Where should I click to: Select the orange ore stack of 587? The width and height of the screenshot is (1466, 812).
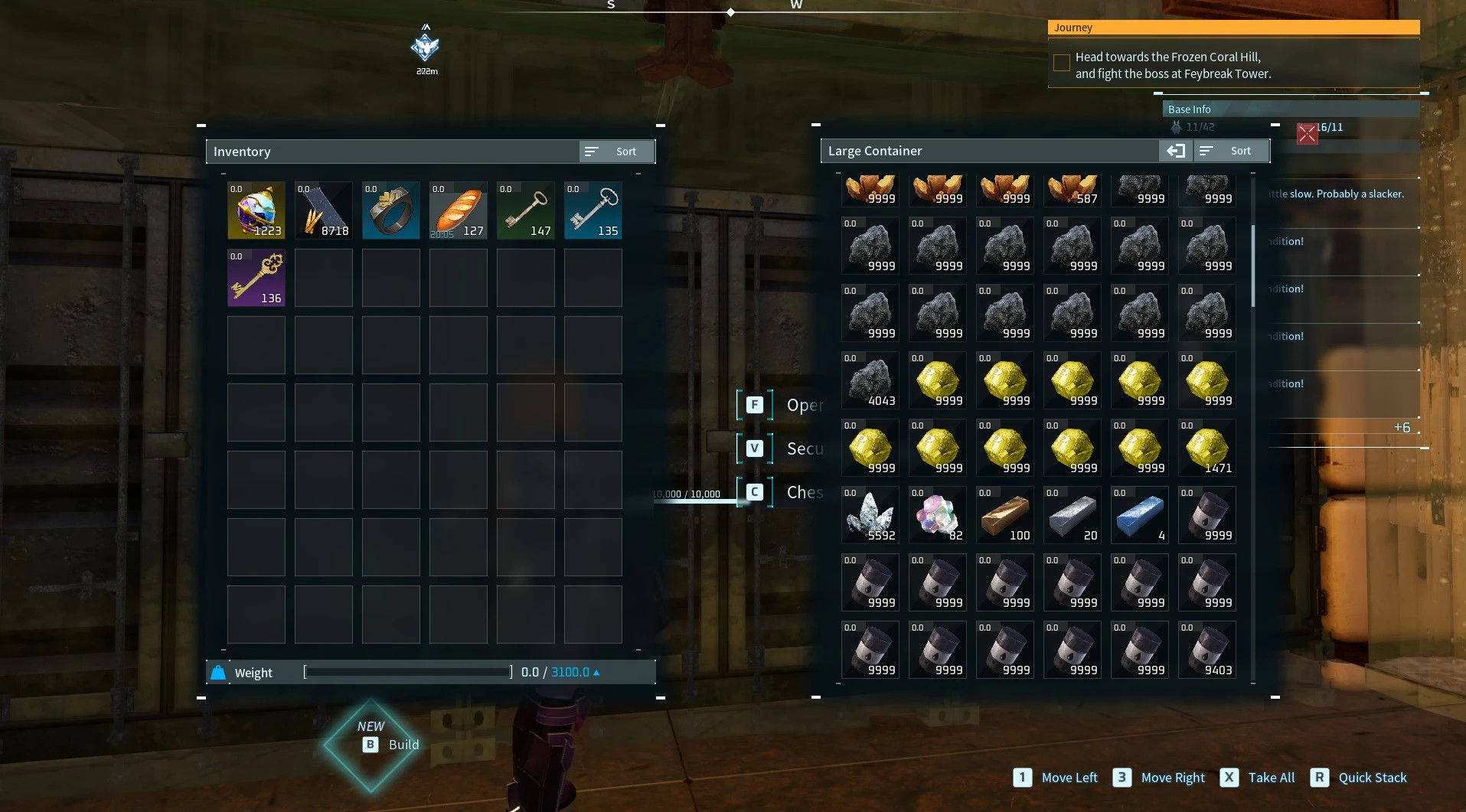pos(1072,190)
